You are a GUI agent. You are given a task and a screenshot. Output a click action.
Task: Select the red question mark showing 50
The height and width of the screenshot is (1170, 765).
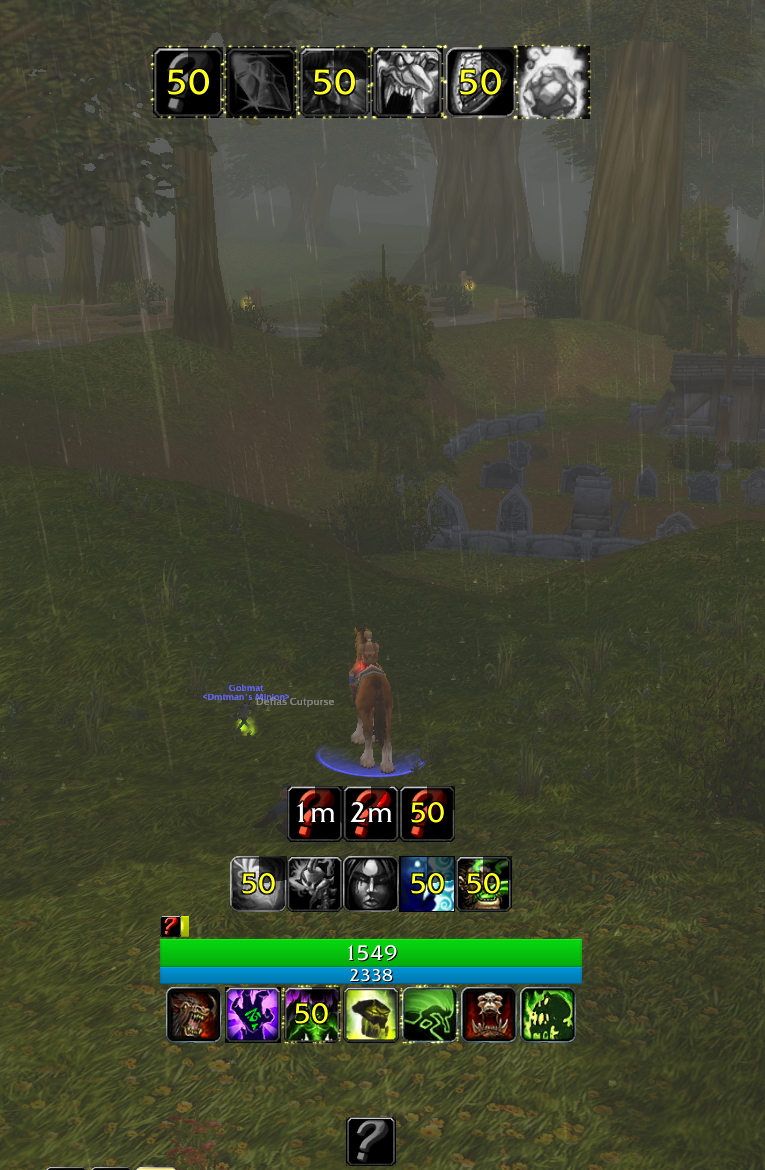tap(427, 813)
